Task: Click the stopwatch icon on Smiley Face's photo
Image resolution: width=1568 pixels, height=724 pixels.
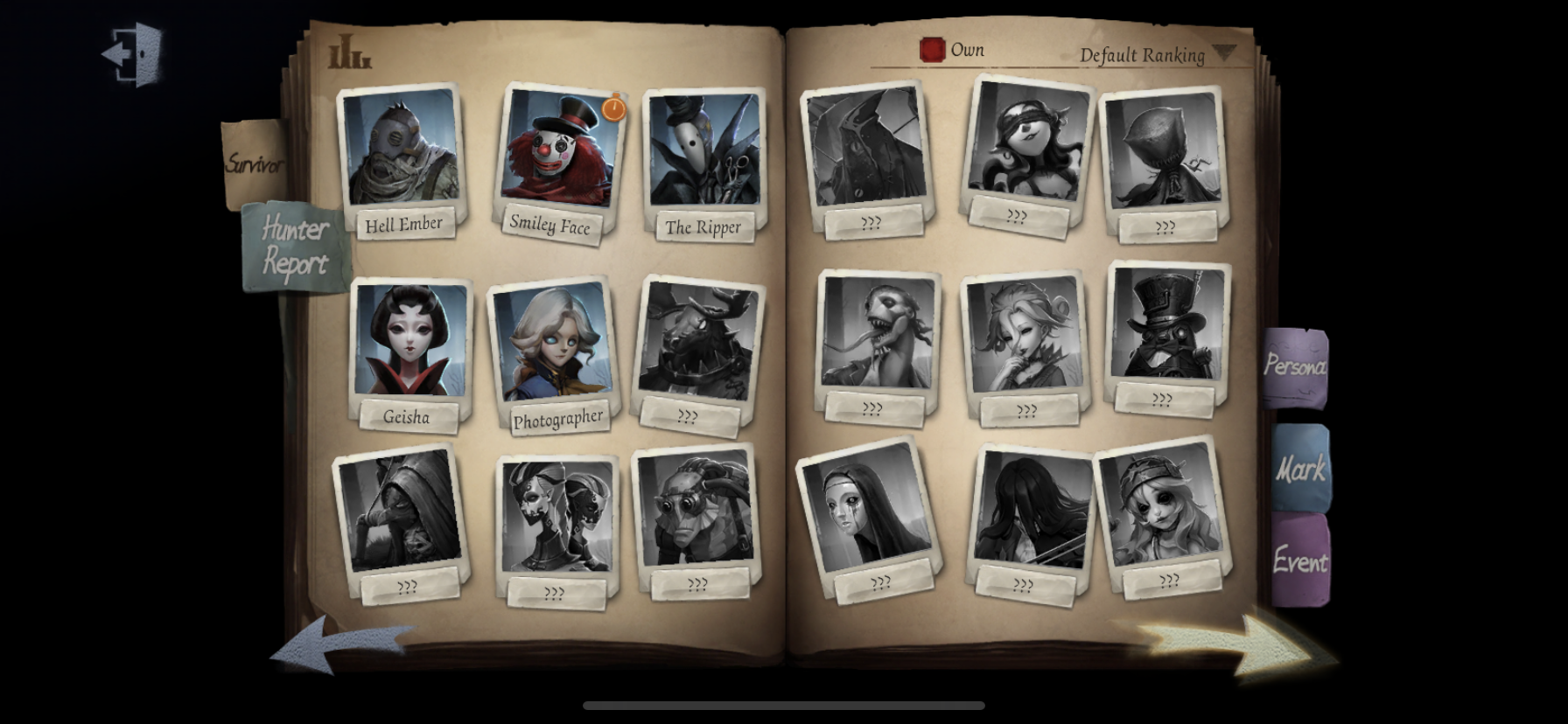Action: pyautogui.click(x=612, y=108)
